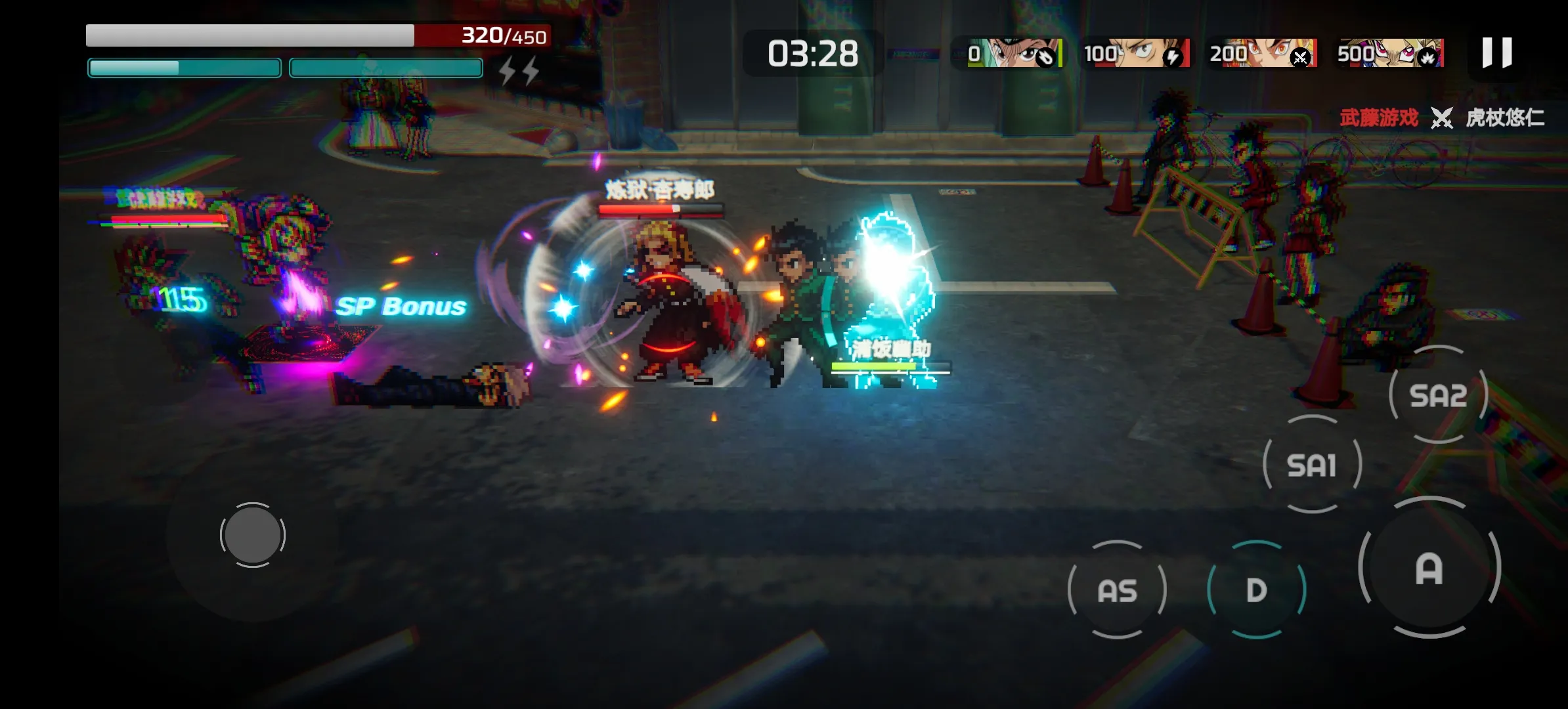The height and width of the screenshot is (709, 1568).
Task: Pause the match
Action: click(x=1496, y=53)
